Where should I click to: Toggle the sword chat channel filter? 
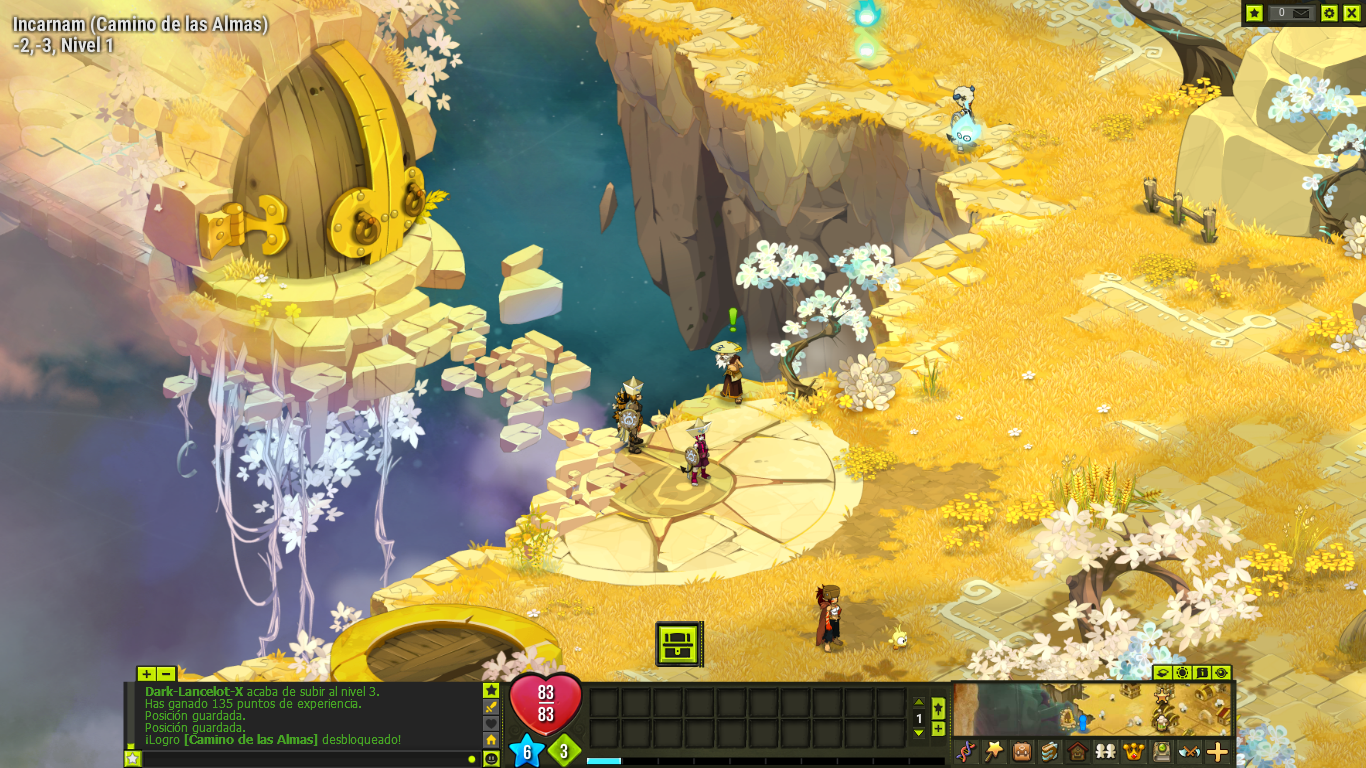coord(491,707)
